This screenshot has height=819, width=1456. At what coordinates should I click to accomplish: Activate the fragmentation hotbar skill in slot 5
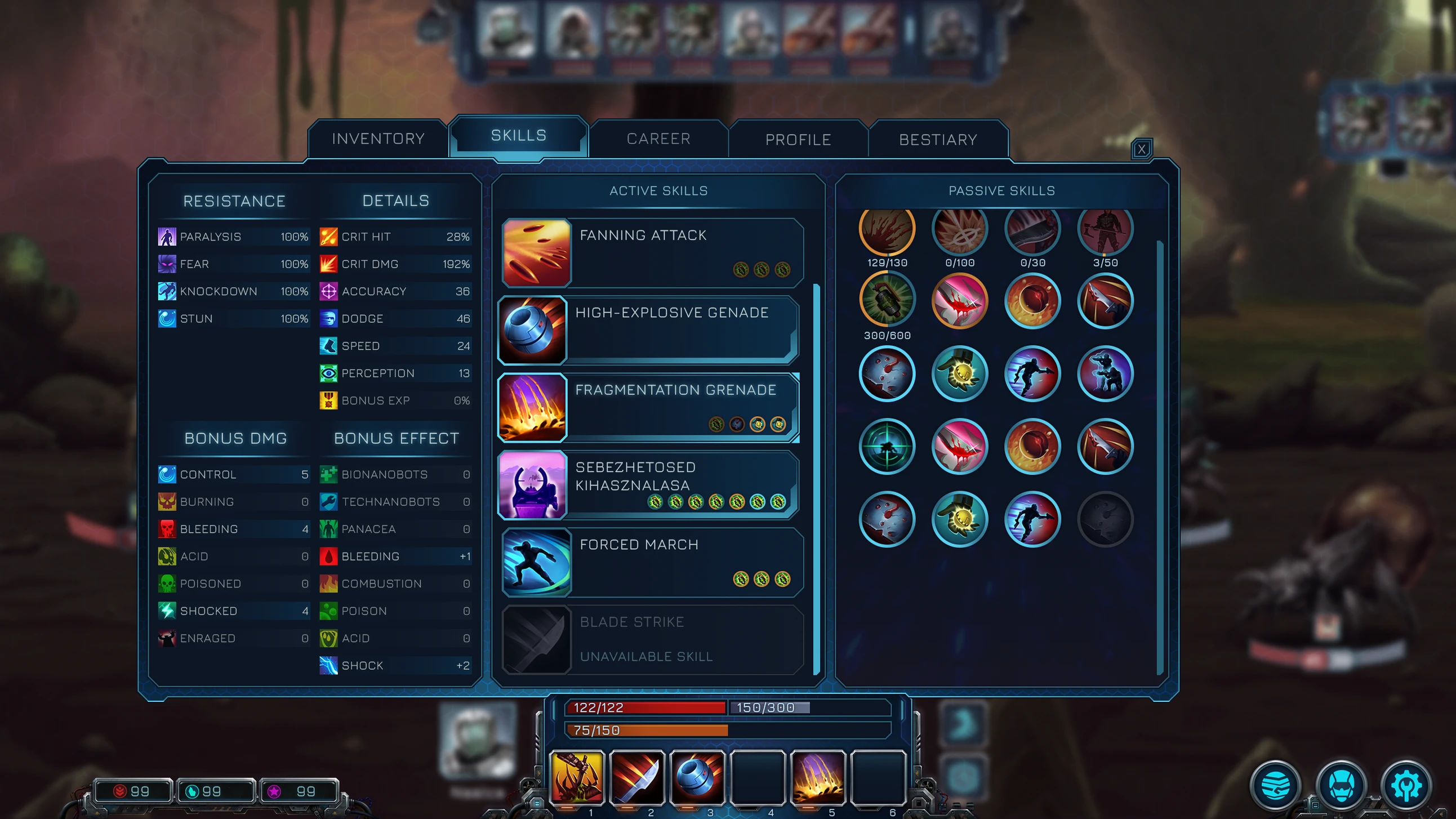click(x=817, y=777)
